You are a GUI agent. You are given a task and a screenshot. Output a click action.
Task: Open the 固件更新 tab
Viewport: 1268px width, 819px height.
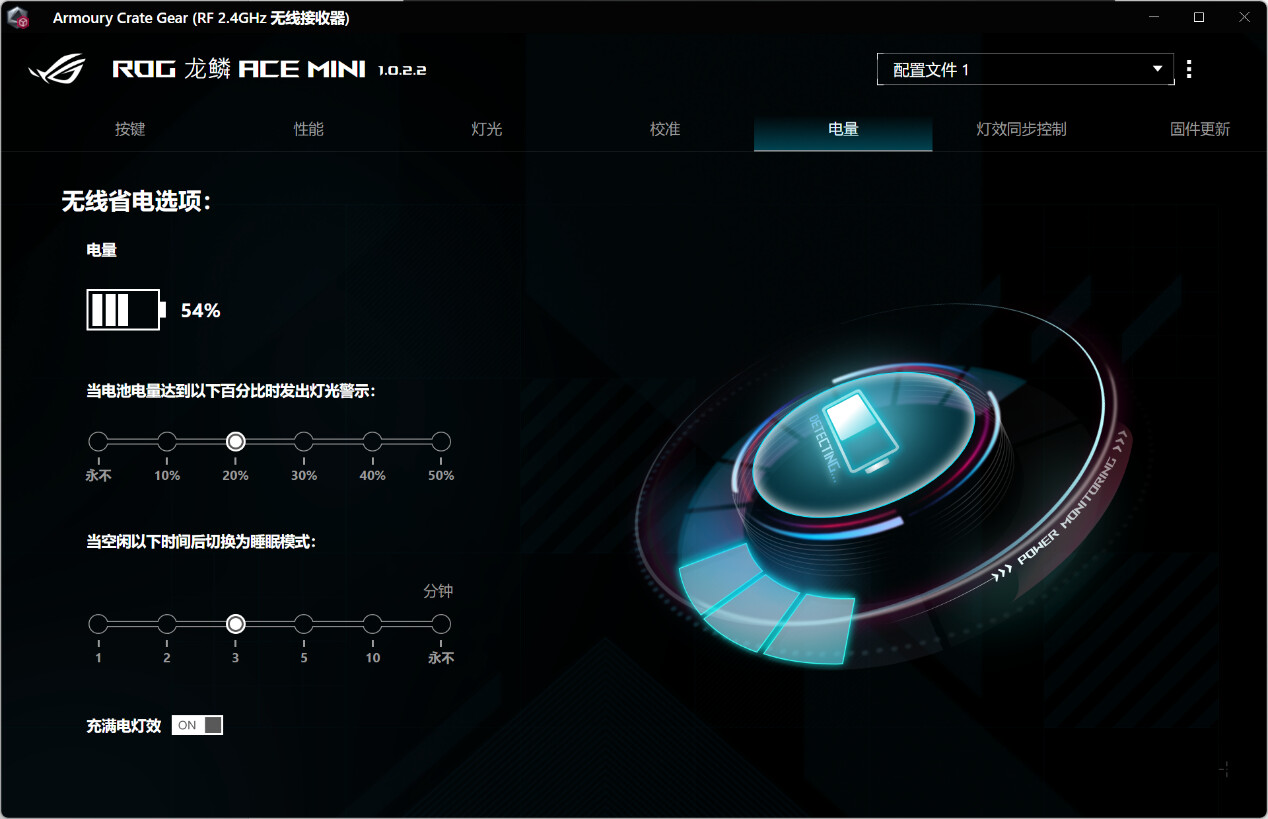[x=1199, y=129]
